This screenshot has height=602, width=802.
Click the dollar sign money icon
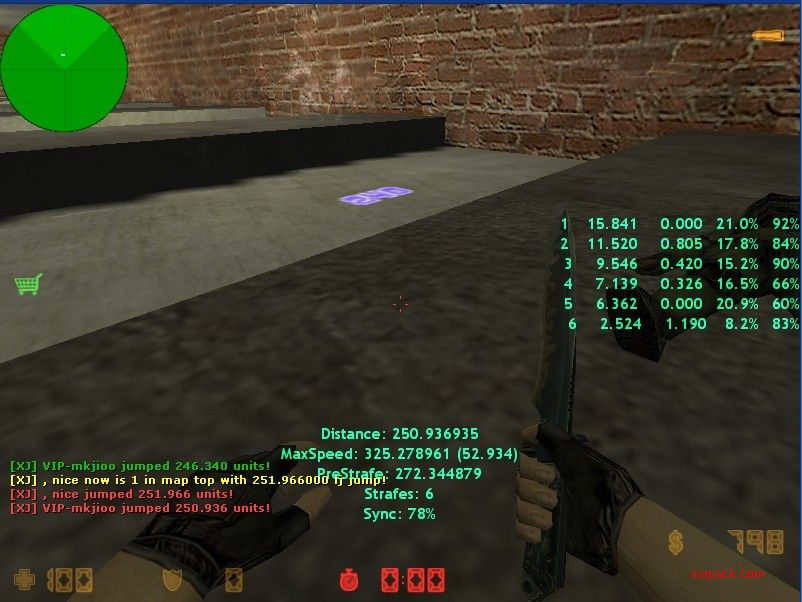[x=676, y=543]
